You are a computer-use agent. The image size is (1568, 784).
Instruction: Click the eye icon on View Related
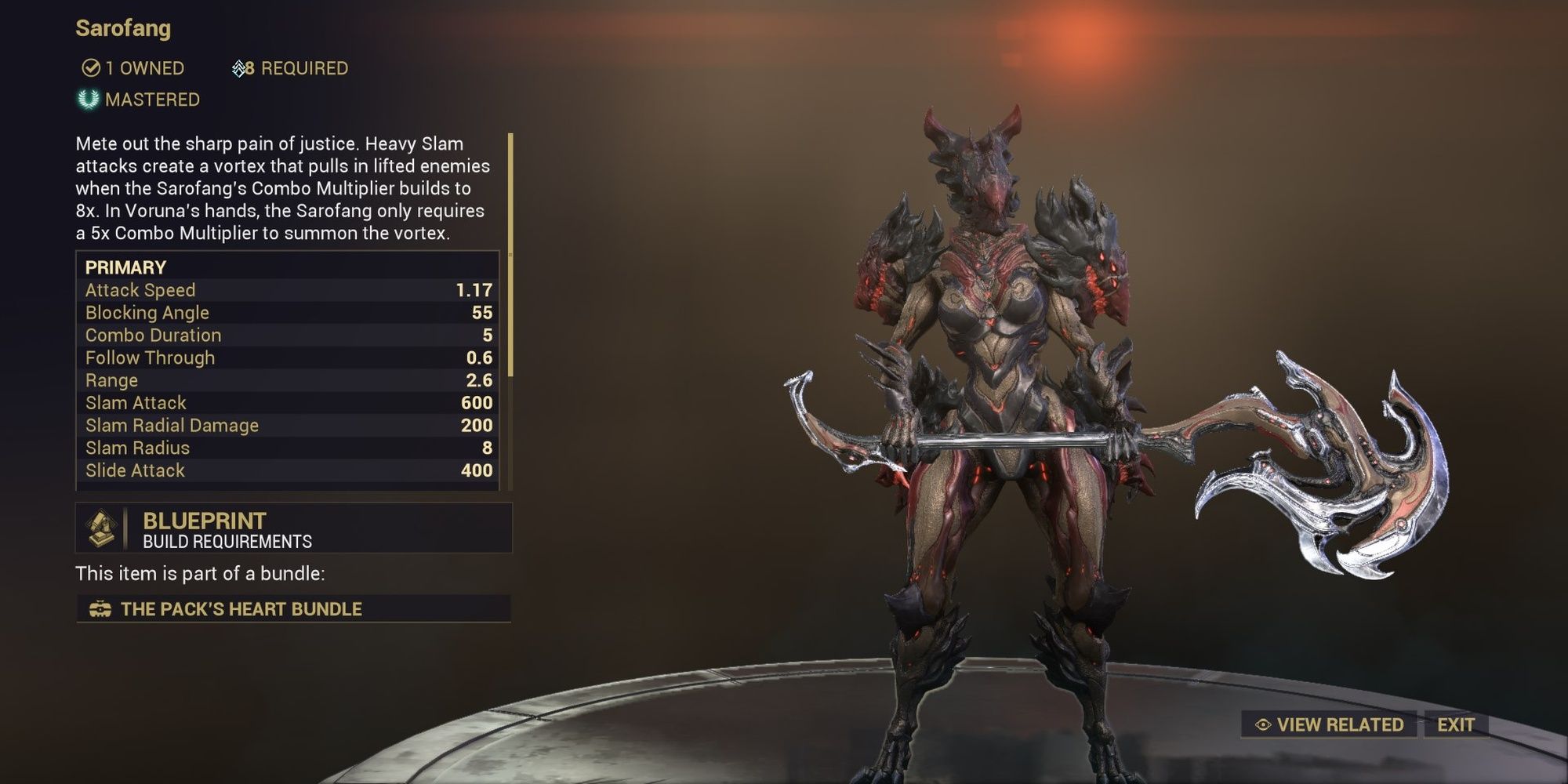[1265, 724]
